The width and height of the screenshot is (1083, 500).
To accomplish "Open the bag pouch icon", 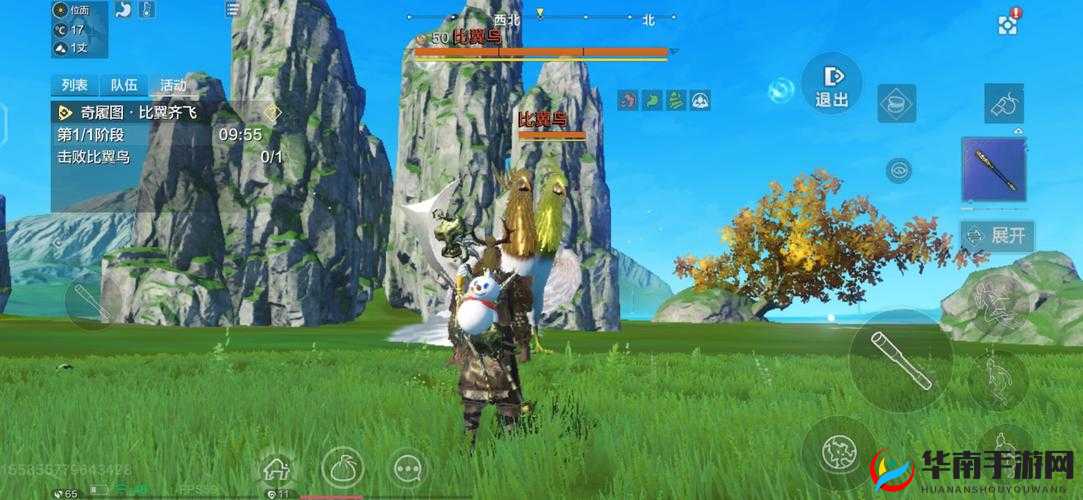I will pyautogui.click(x=341, y=466).
